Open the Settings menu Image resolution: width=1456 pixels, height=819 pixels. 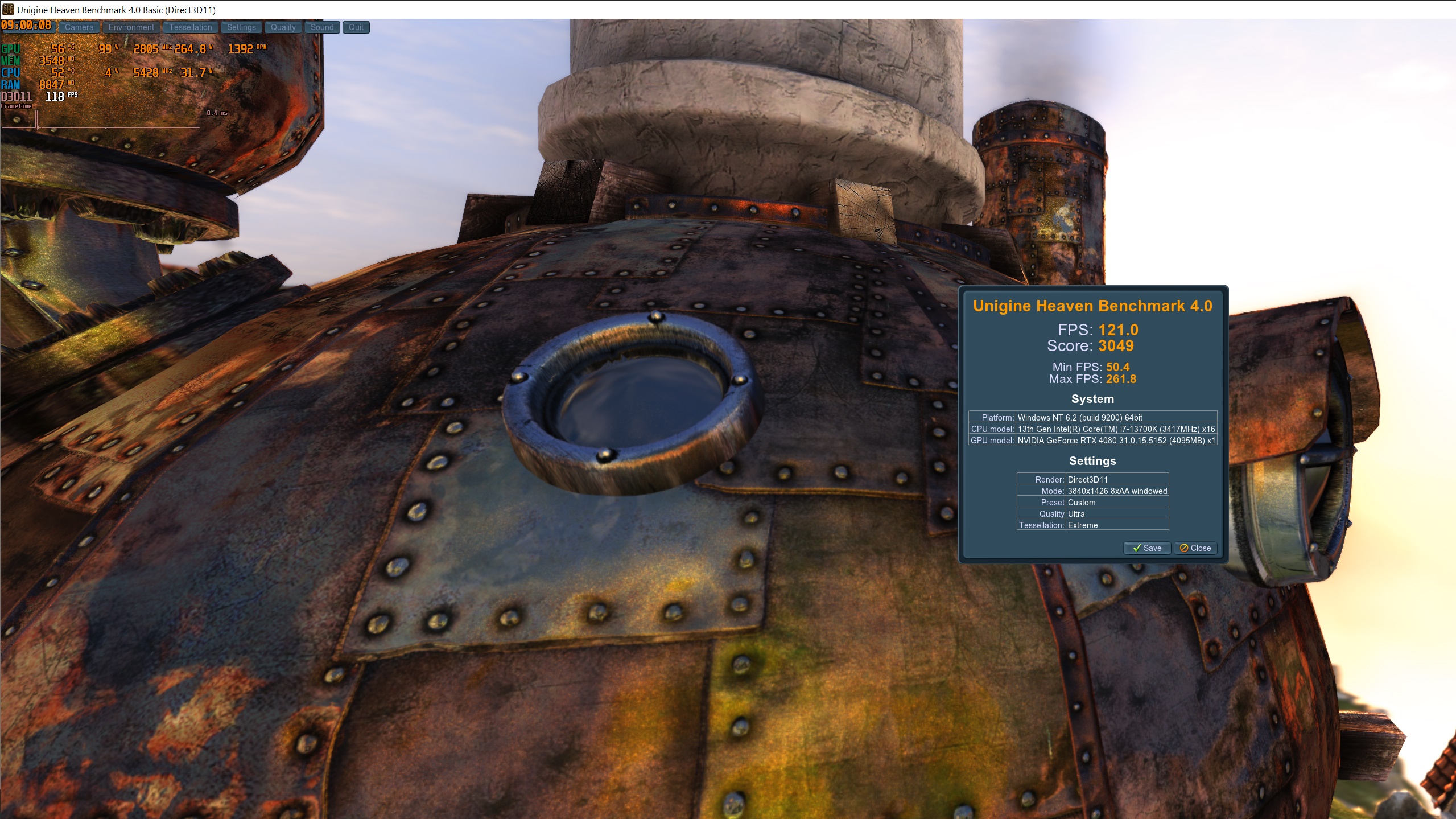(241, 27)
